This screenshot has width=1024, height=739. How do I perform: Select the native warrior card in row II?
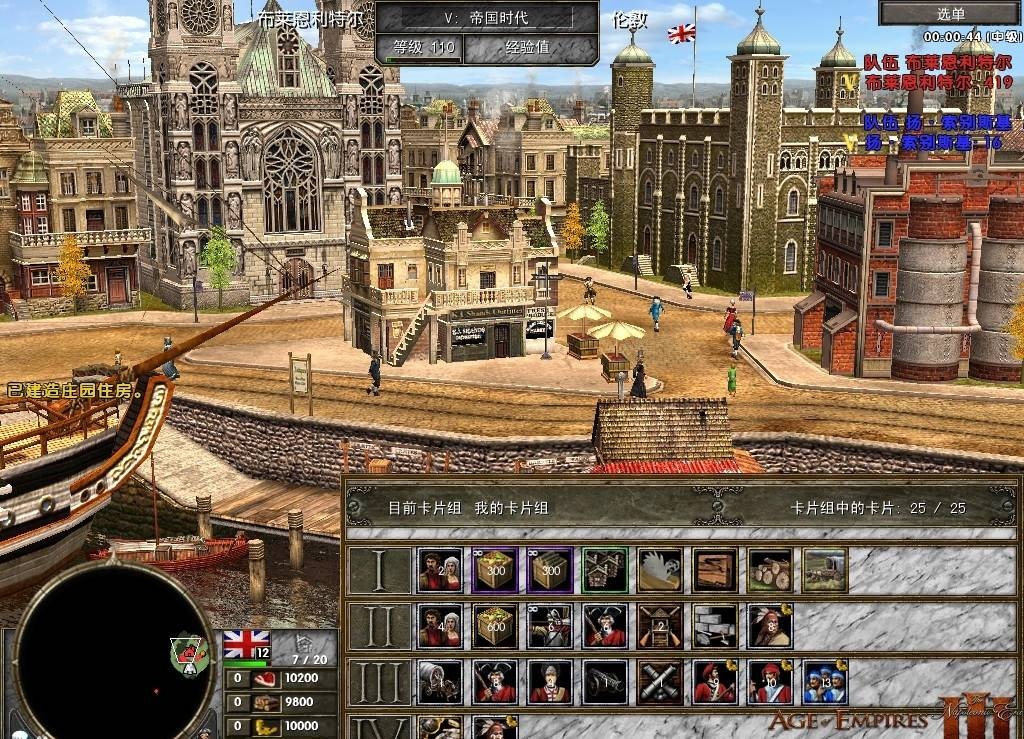tap(770, 625)
